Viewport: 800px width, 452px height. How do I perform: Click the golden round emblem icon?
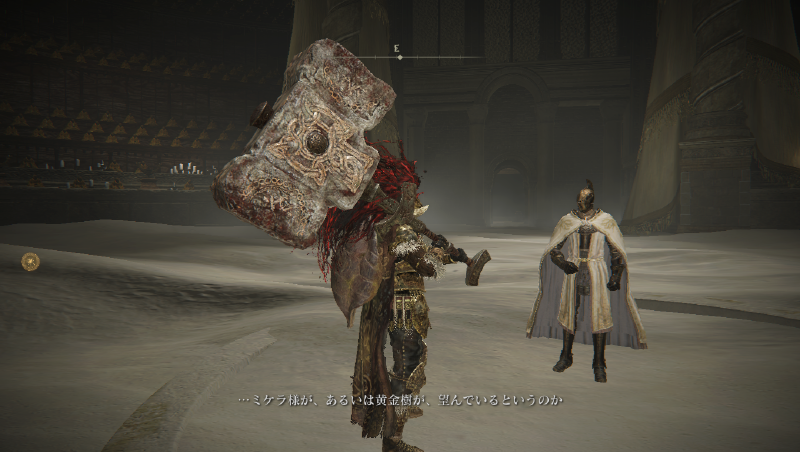(x=31, y=261)
